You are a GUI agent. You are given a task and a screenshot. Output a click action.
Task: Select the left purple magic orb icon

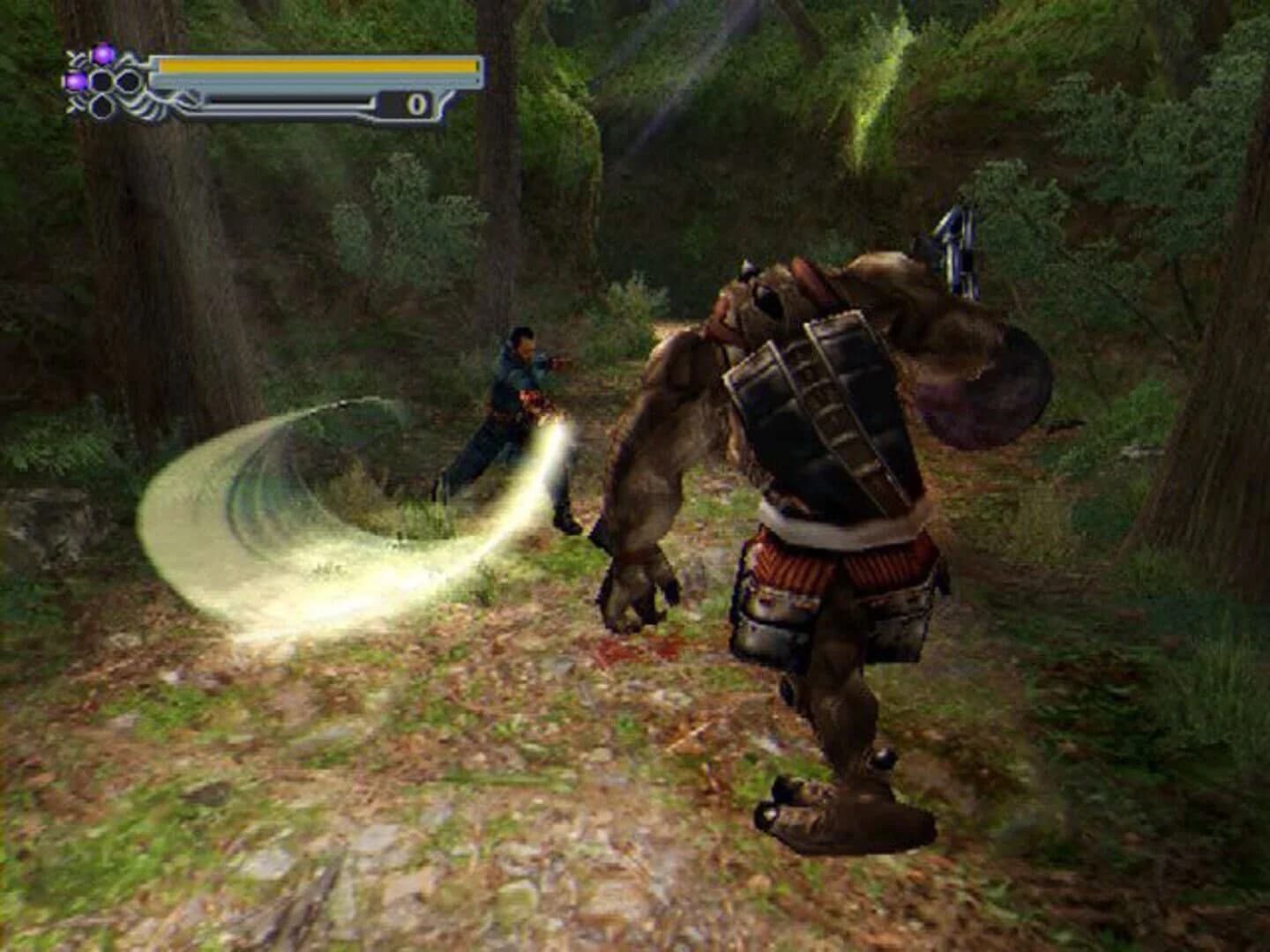pos(77,81)
